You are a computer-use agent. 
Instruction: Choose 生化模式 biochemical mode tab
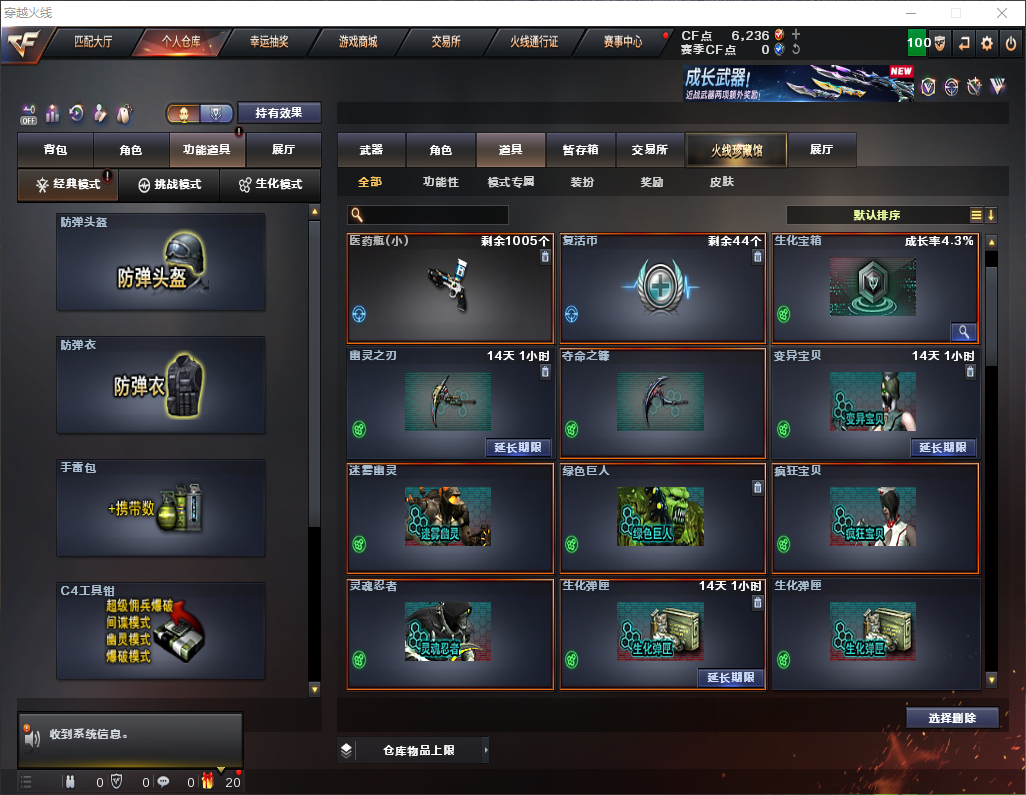269,185
